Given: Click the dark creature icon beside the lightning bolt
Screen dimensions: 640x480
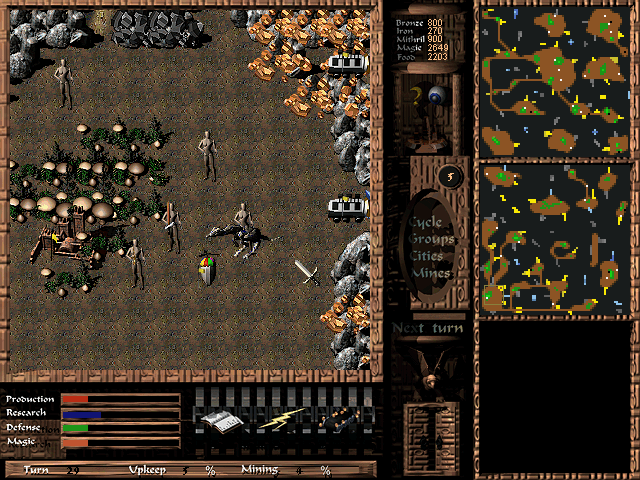Looking at the screenshot, I should click(337, 420).
